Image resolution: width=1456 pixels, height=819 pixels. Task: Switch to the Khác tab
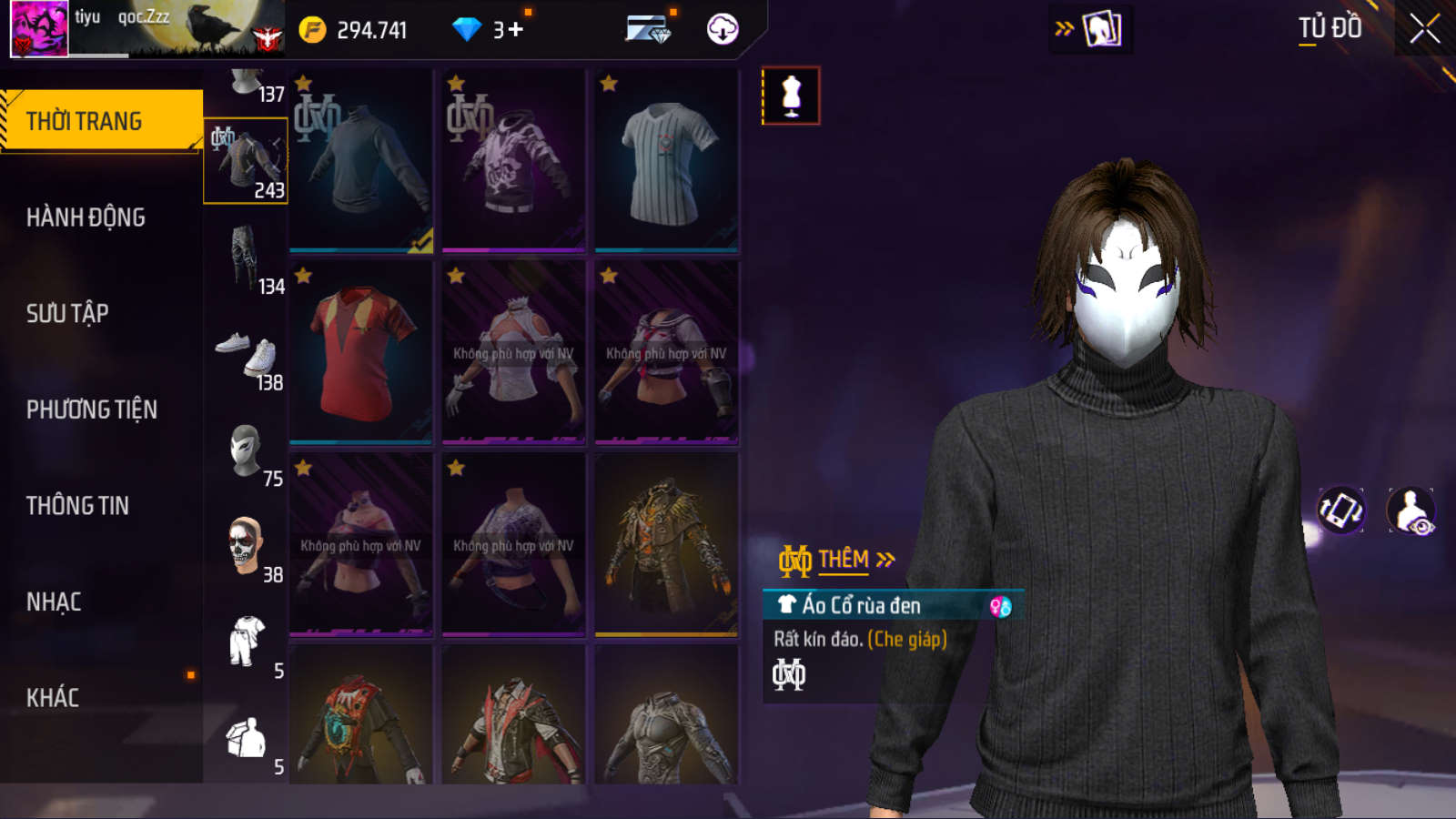pos(53,698)
